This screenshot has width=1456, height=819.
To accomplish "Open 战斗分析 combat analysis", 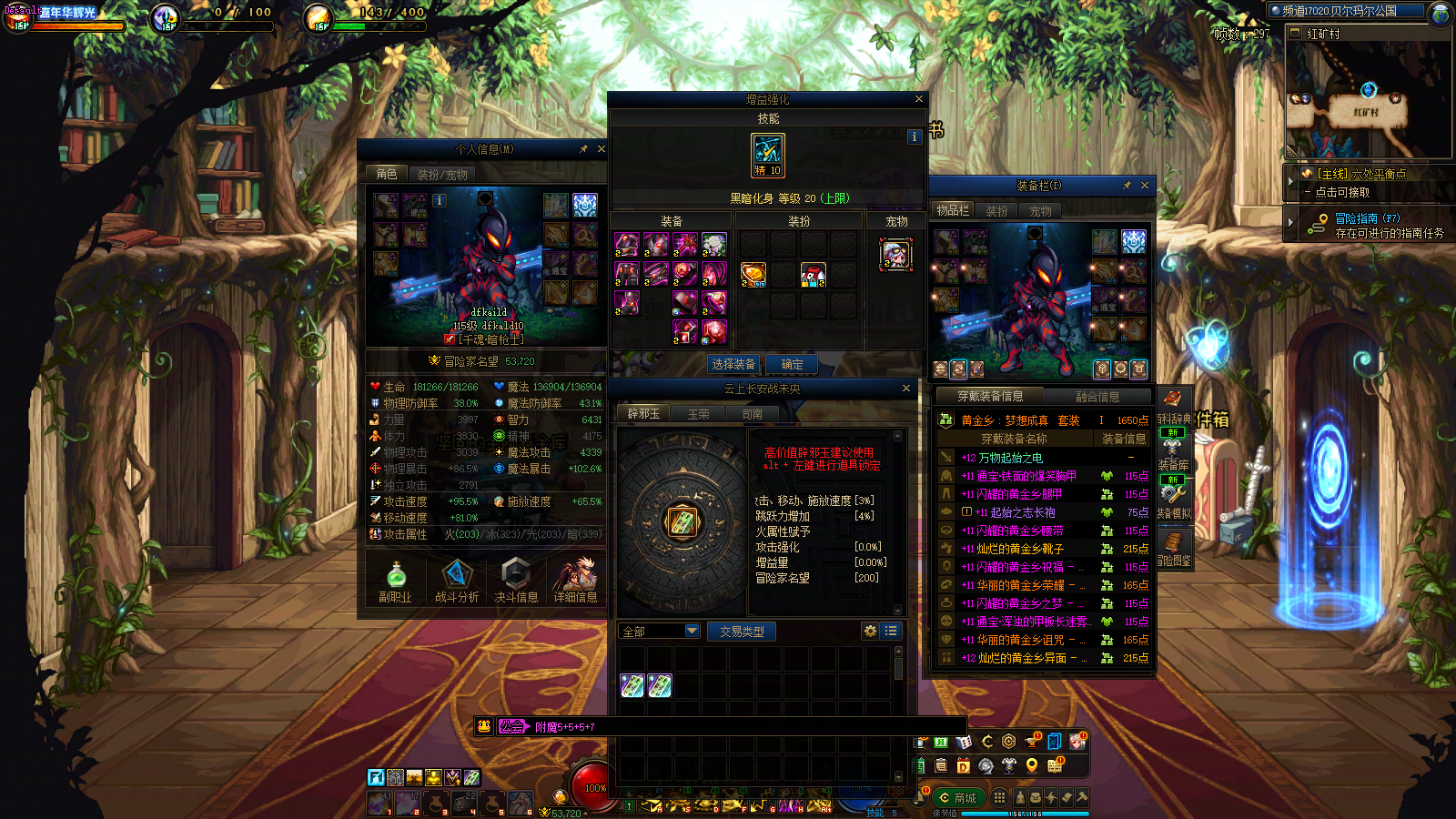I will pyautogui.click(x=456, y=581).
